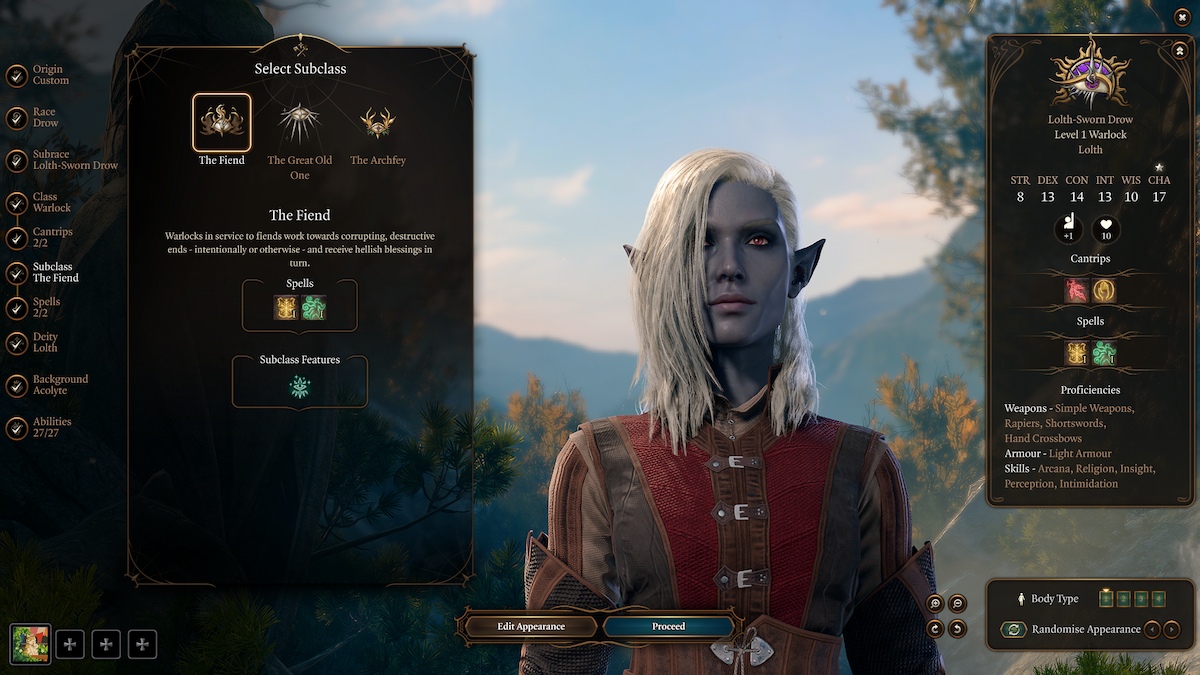Close the character creation screen
The image size is (1200, 675).
tap(1182, 17)
